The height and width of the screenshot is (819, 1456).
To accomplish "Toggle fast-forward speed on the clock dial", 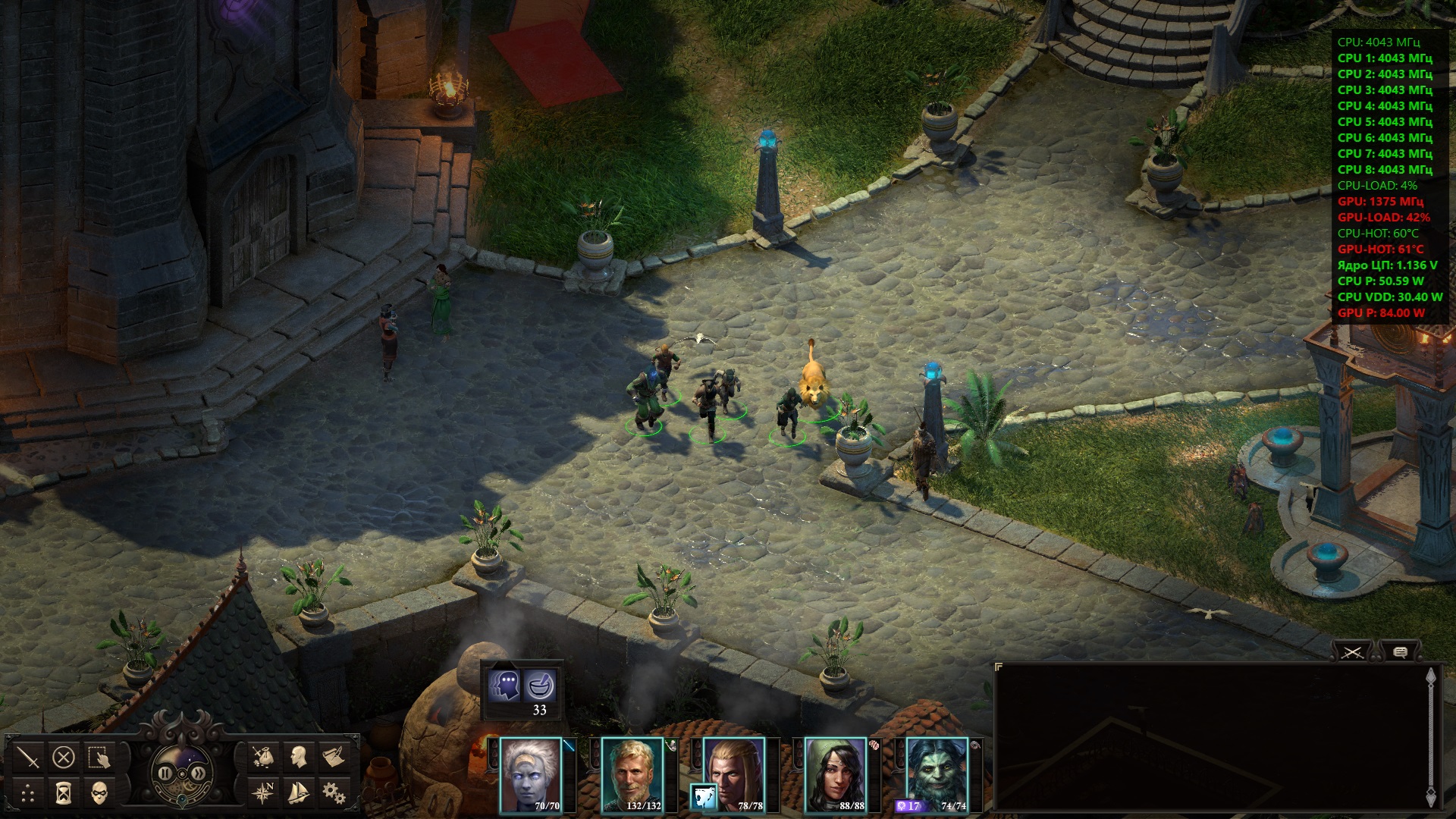I will point(199,773).
